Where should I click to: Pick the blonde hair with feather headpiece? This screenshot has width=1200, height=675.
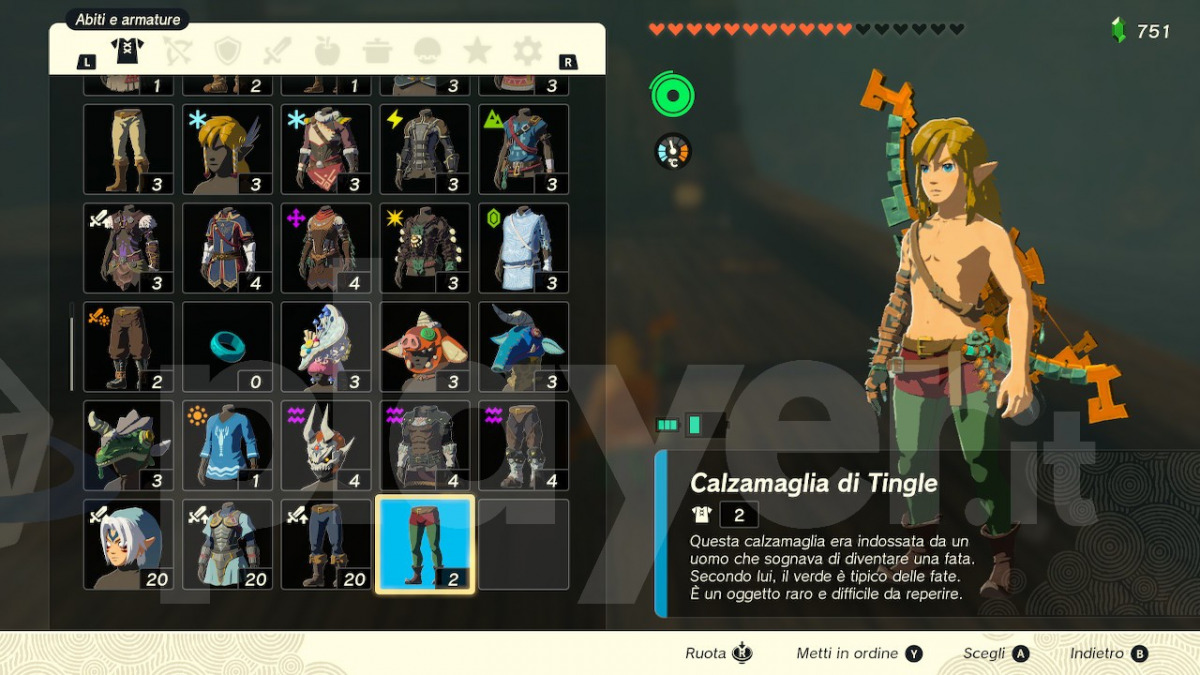(227, 149)
